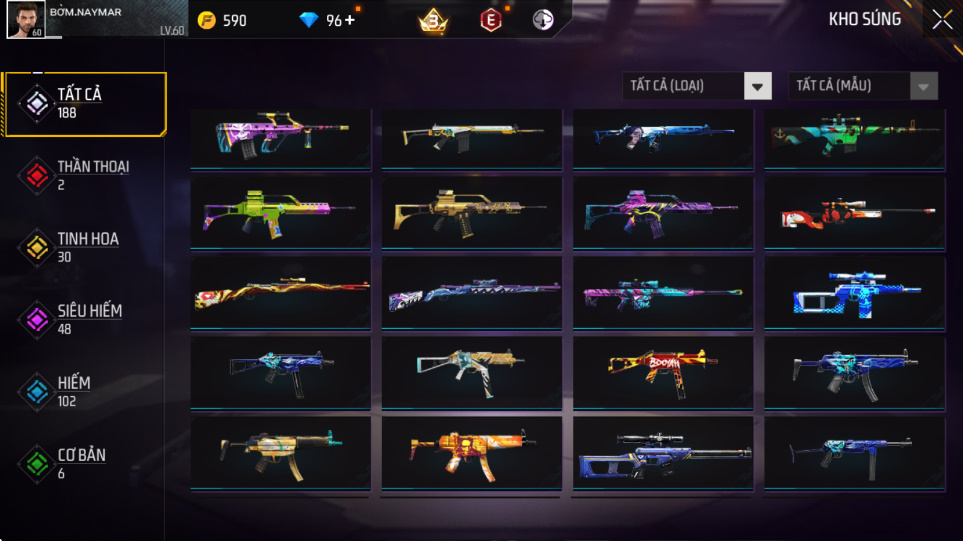Click the gold coin currency icon

coord(207,20)
